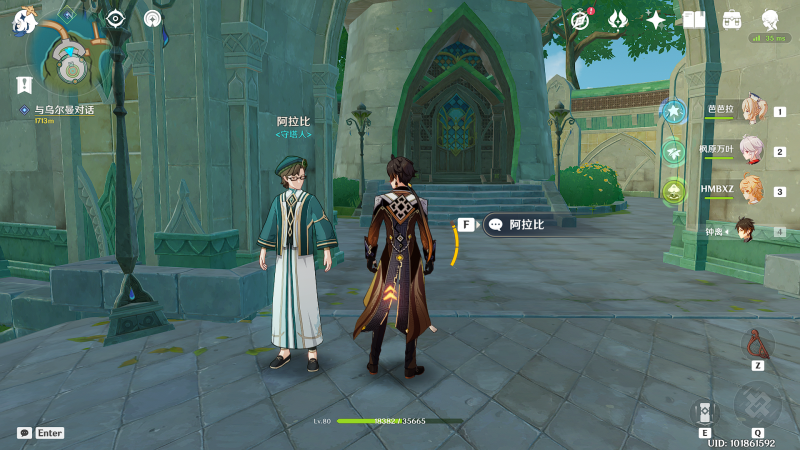Trigger the elemental burst icon

pos(757,403)
